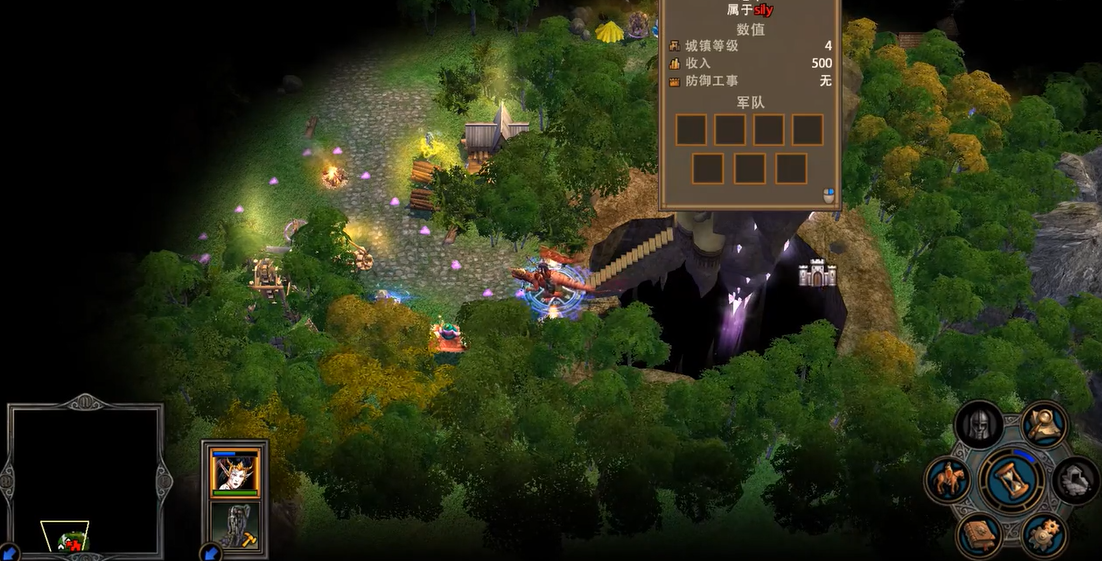The width and height of the screenshot is (1102, 561).
Task: Click the knight helmet button
Action: (x=980, y=425)
